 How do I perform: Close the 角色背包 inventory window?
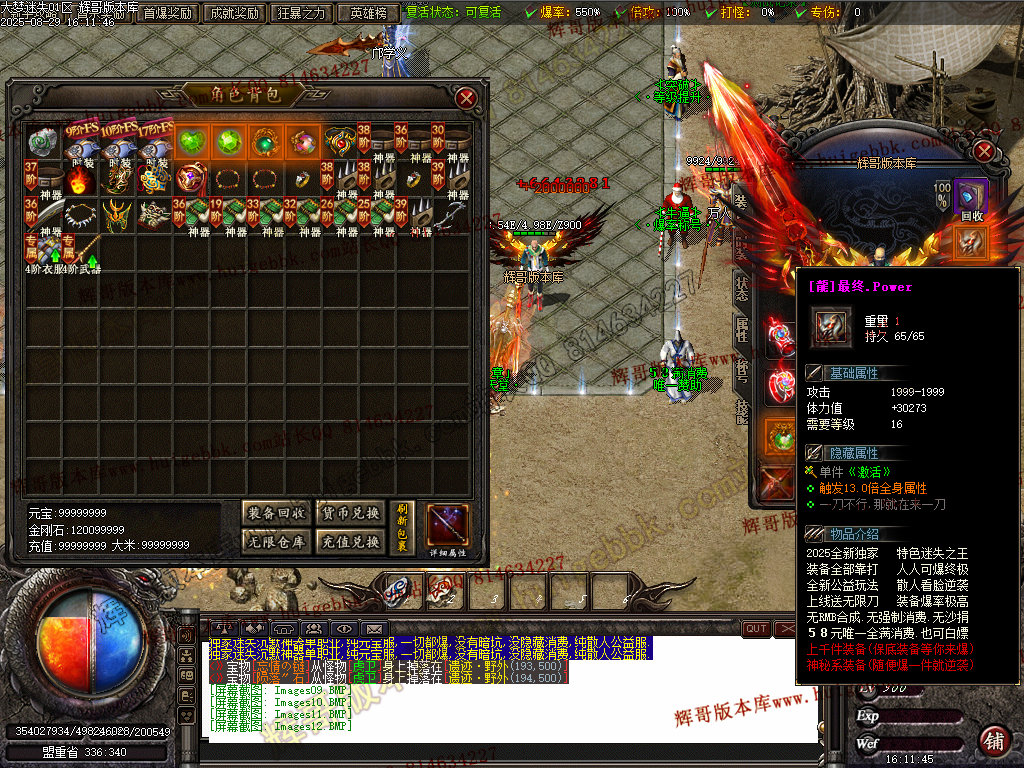(466, 98)
